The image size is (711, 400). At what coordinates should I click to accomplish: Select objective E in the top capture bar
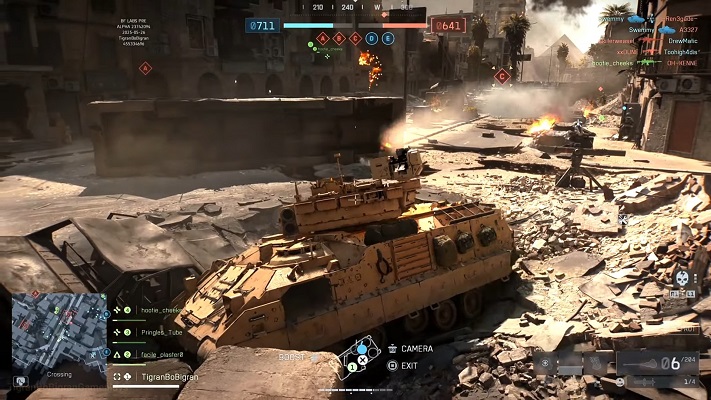(x=388, y=38)
